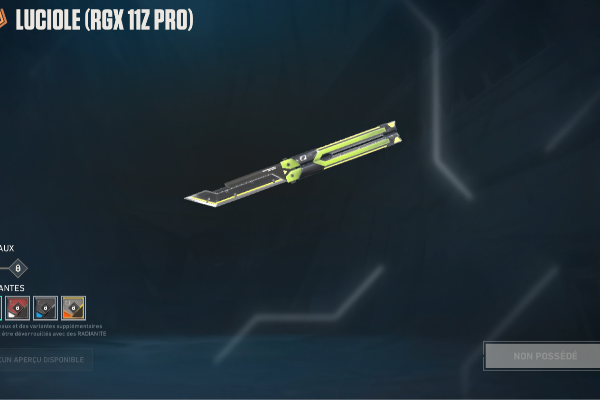The height and width of the screenshot is (400, 600).
Task: Pick the yellow-orange locked variant swatch
Action: point(73,307)
